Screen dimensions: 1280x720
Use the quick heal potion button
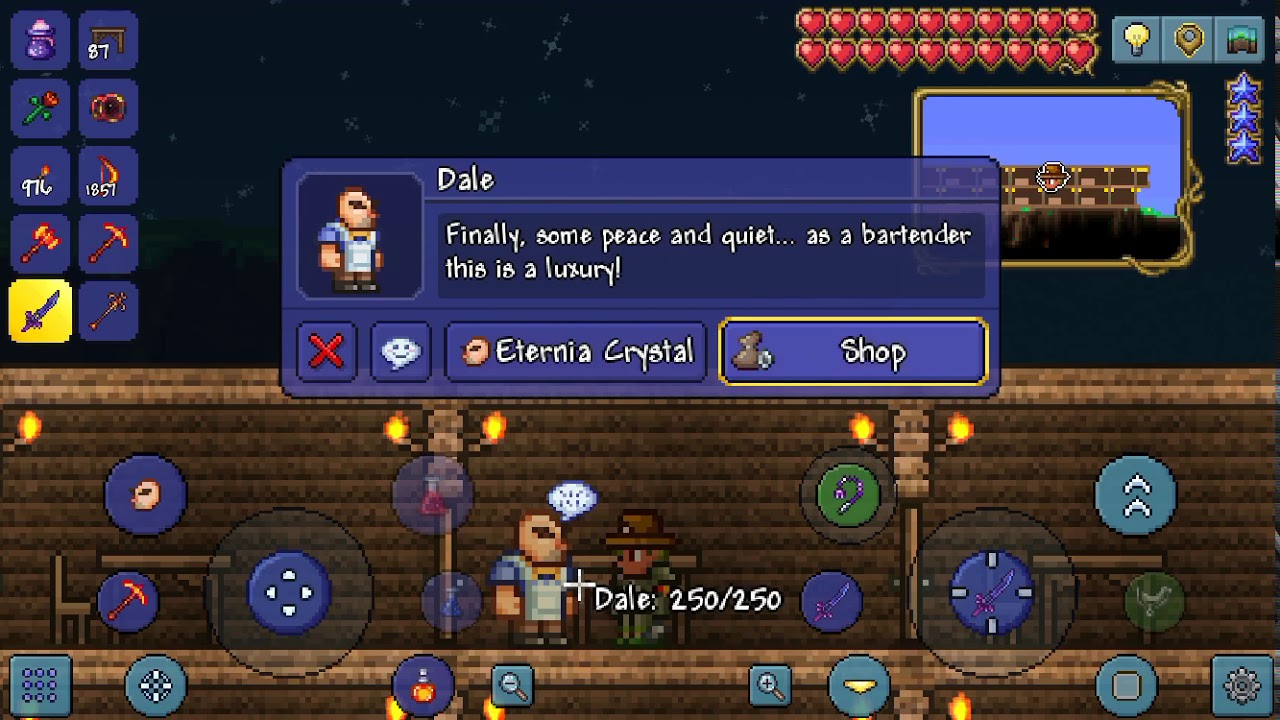click(x=424, y=686)
